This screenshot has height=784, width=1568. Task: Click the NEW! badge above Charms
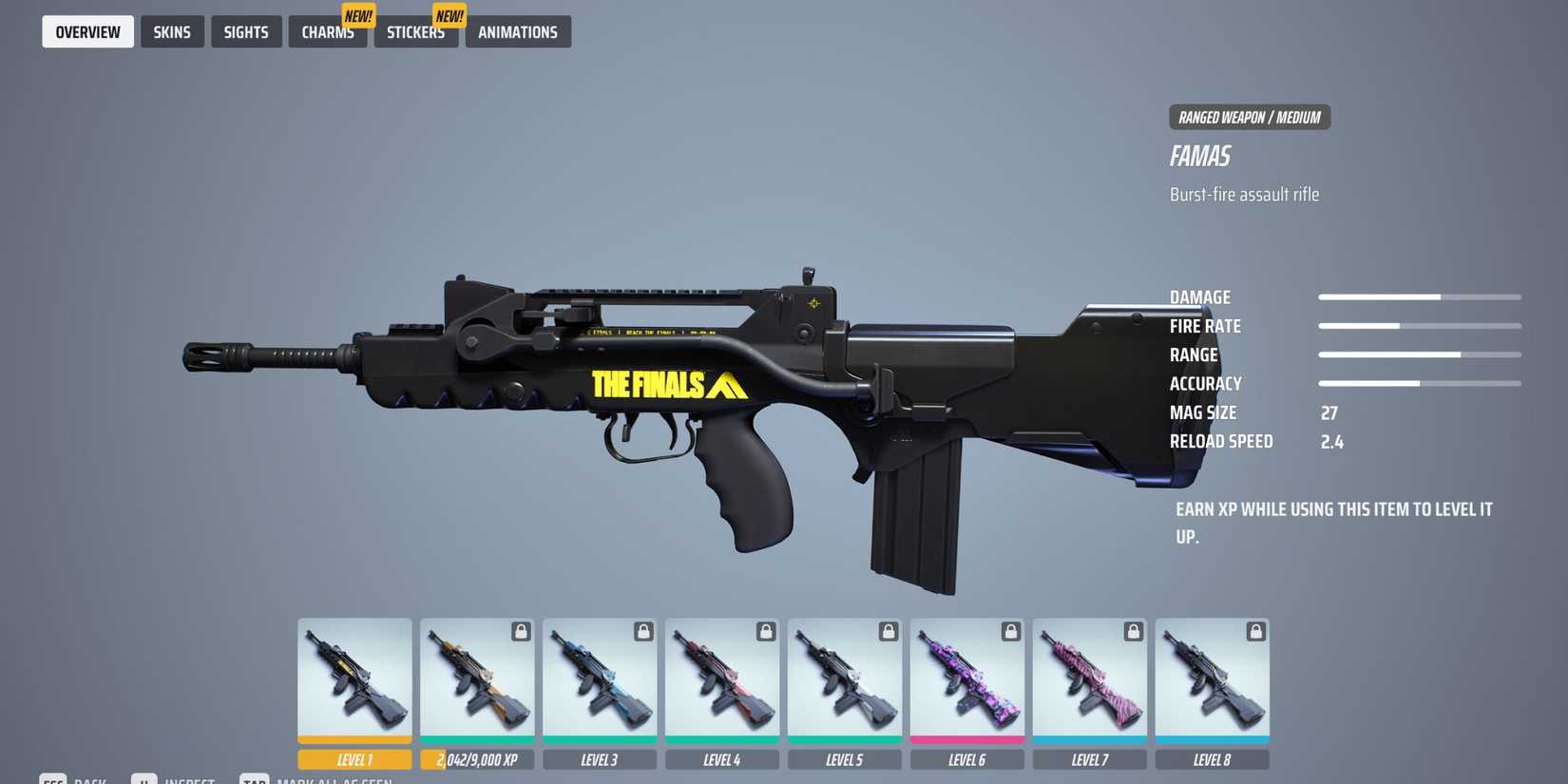tap(359, 15)
